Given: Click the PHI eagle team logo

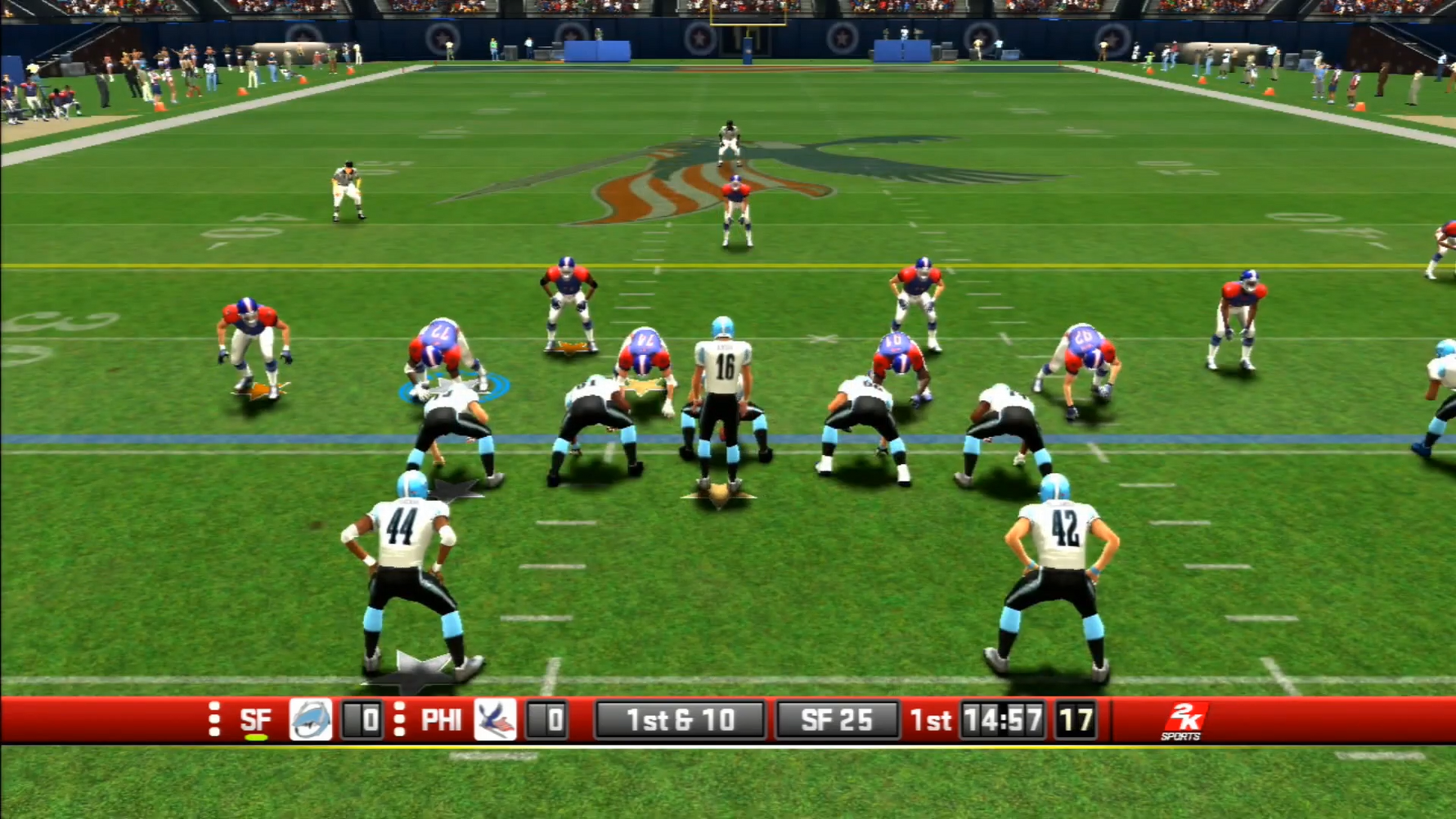Looking at the screenshot, I should click(x=495, y=720).
